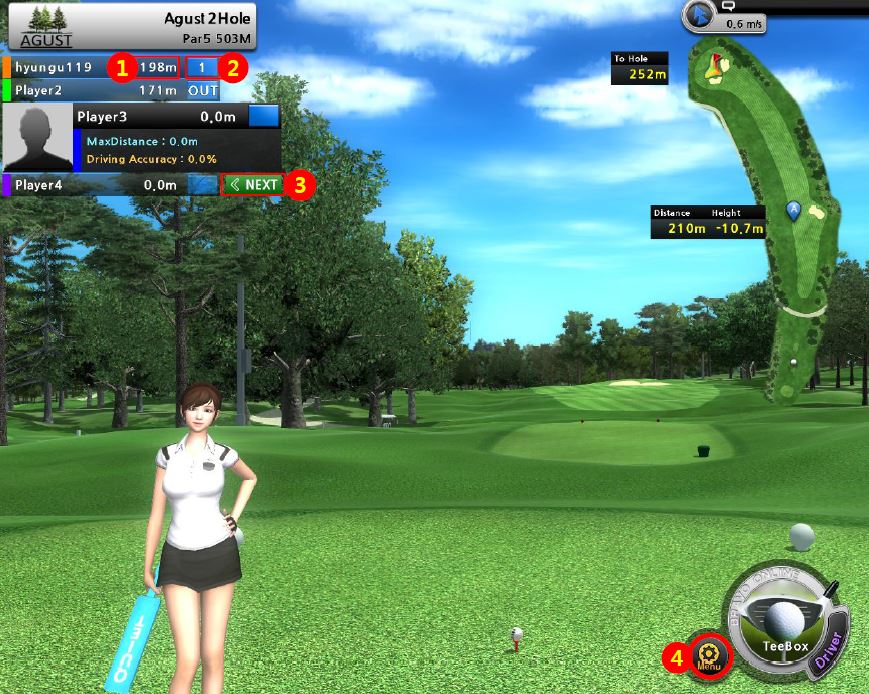This screenshot has width=869, height=694.
Task: Click the wind direction compass icon
Action: tap(699, 16)
